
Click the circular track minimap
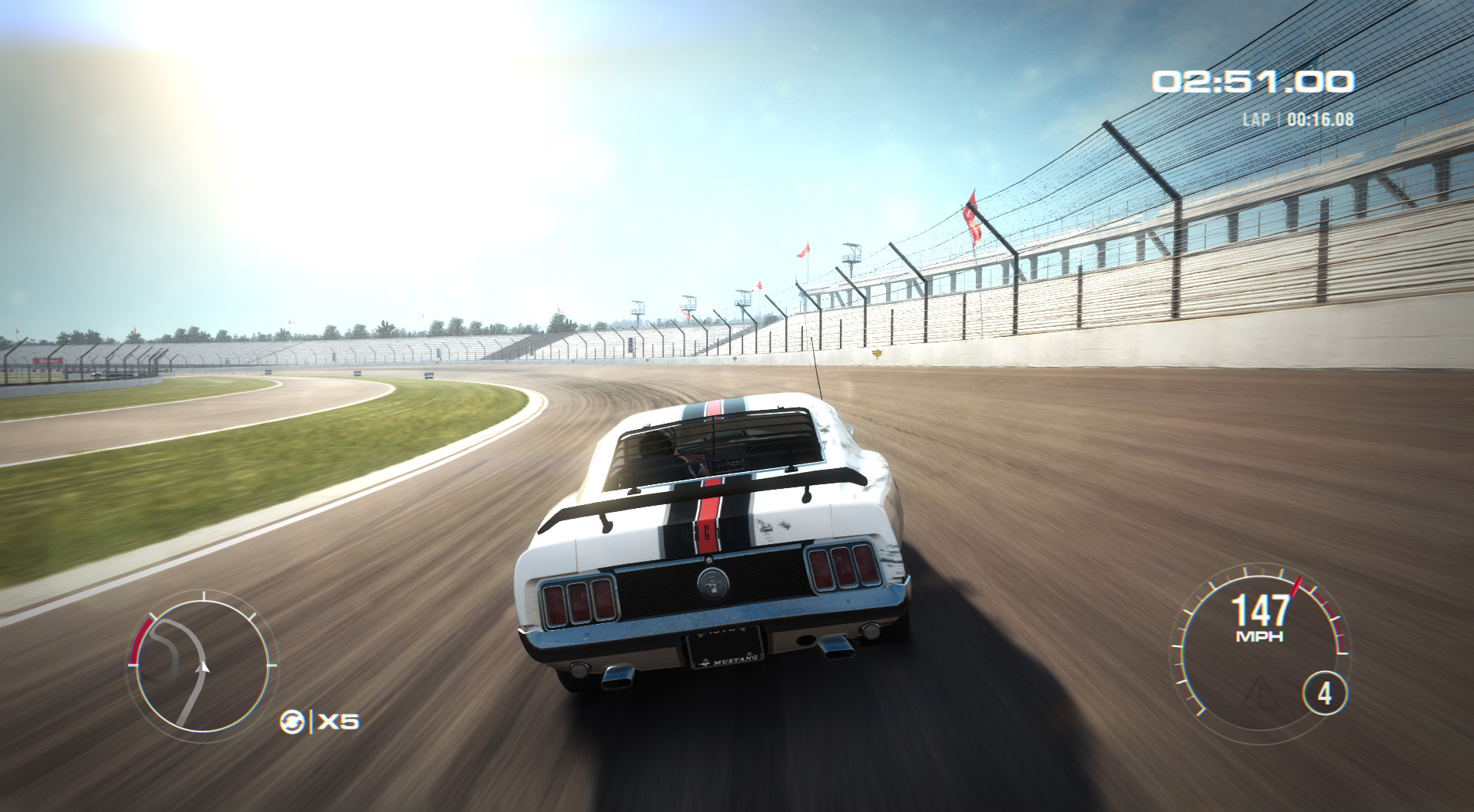point(203,665)
